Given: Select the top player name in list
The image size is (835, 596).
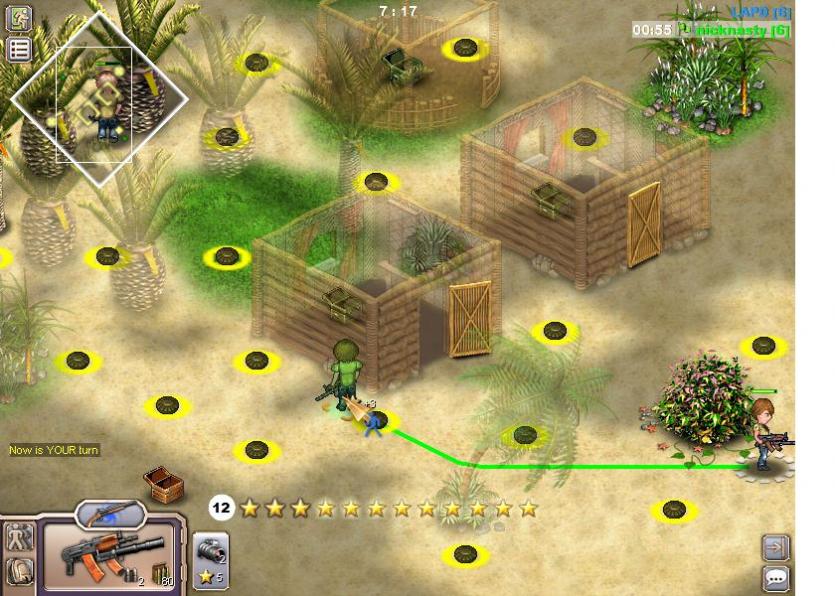Looking at the screenshot, I should pos(760,12).
